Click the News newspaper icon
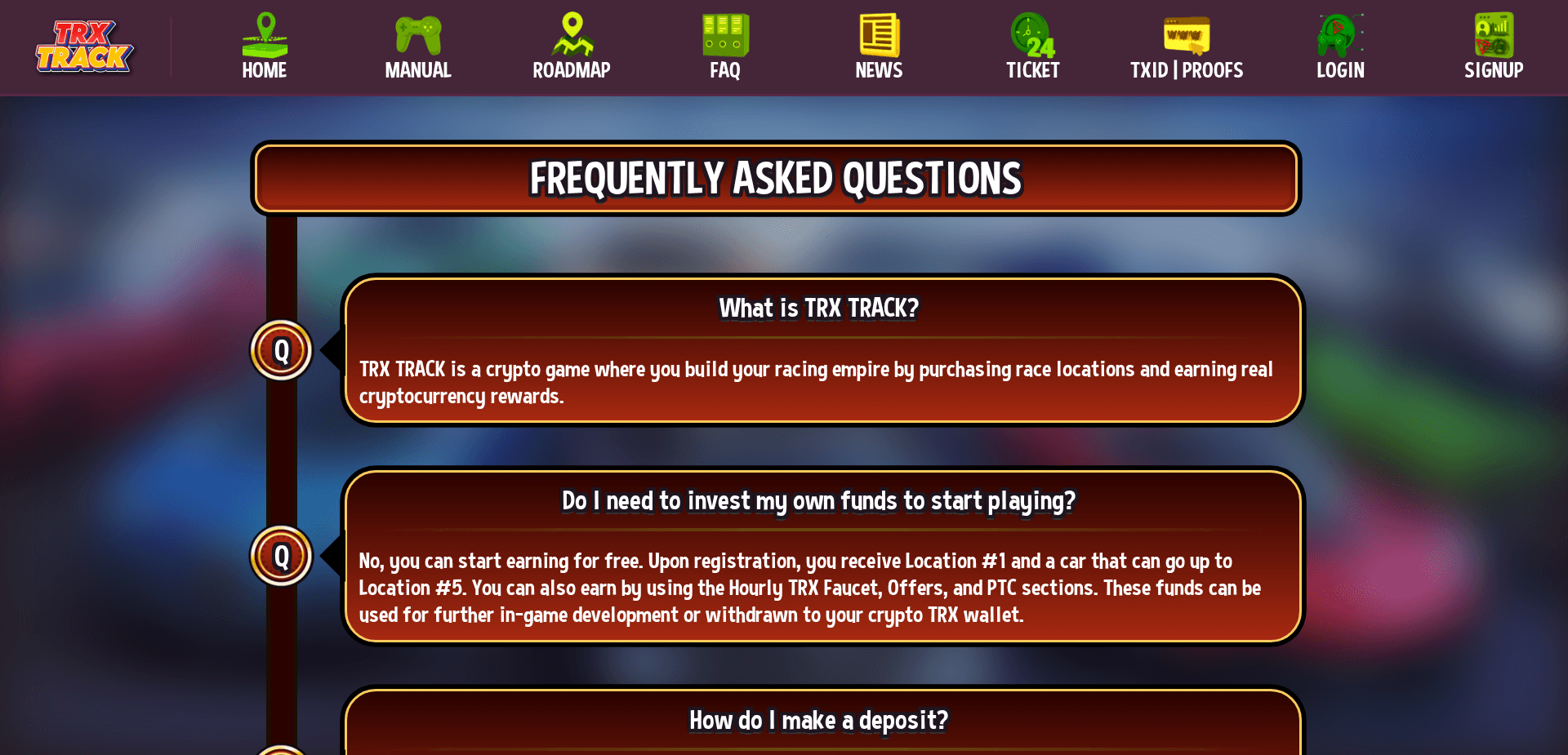 click(x=878, y=33)
